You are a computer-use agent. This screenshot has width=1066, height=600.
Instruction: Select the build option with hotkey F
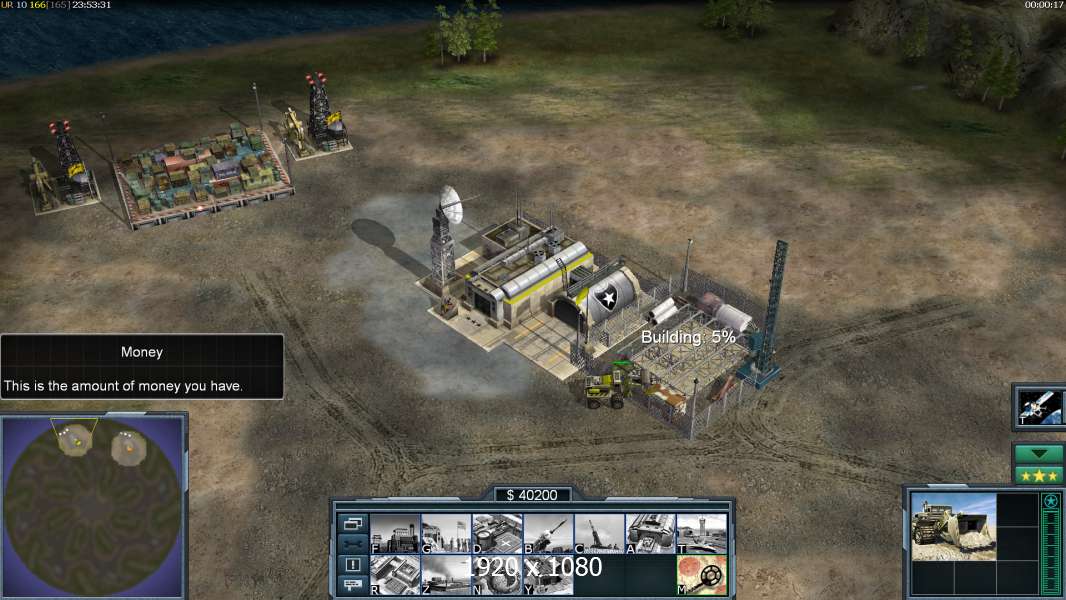point(395,533)
